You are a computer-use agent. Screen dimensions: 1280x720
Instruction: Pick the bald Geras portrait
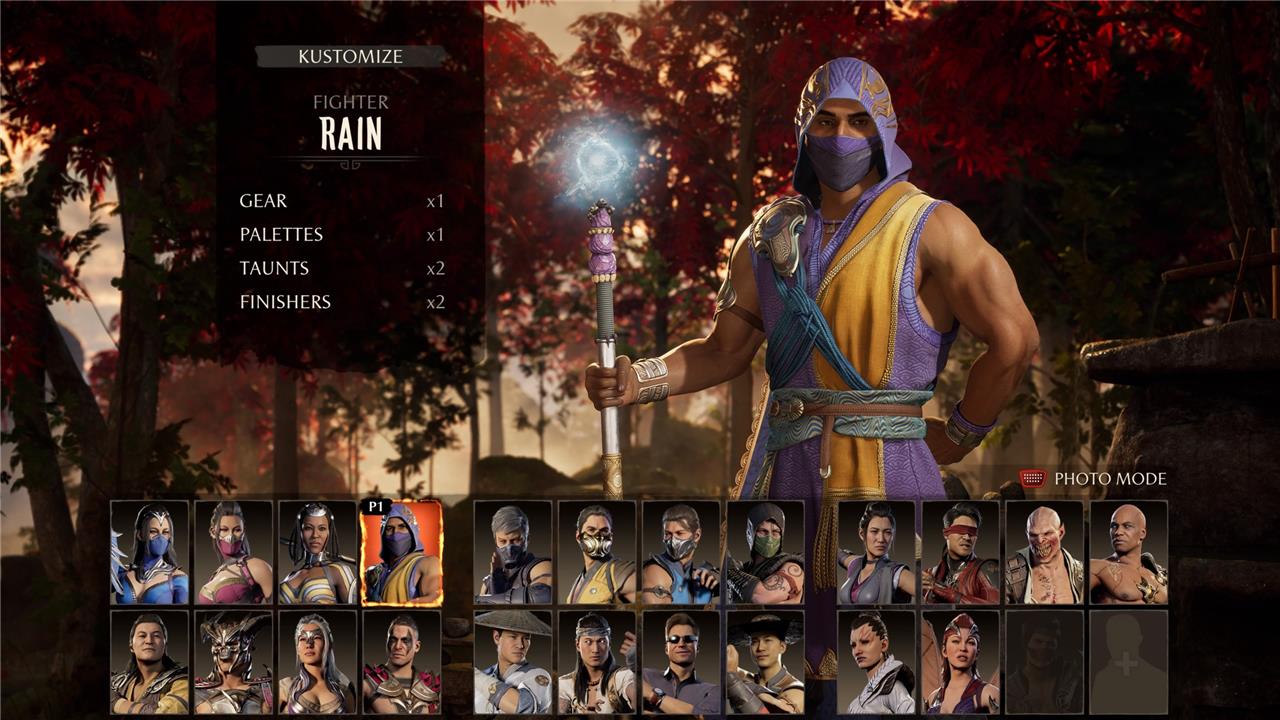click(1128, 552)
